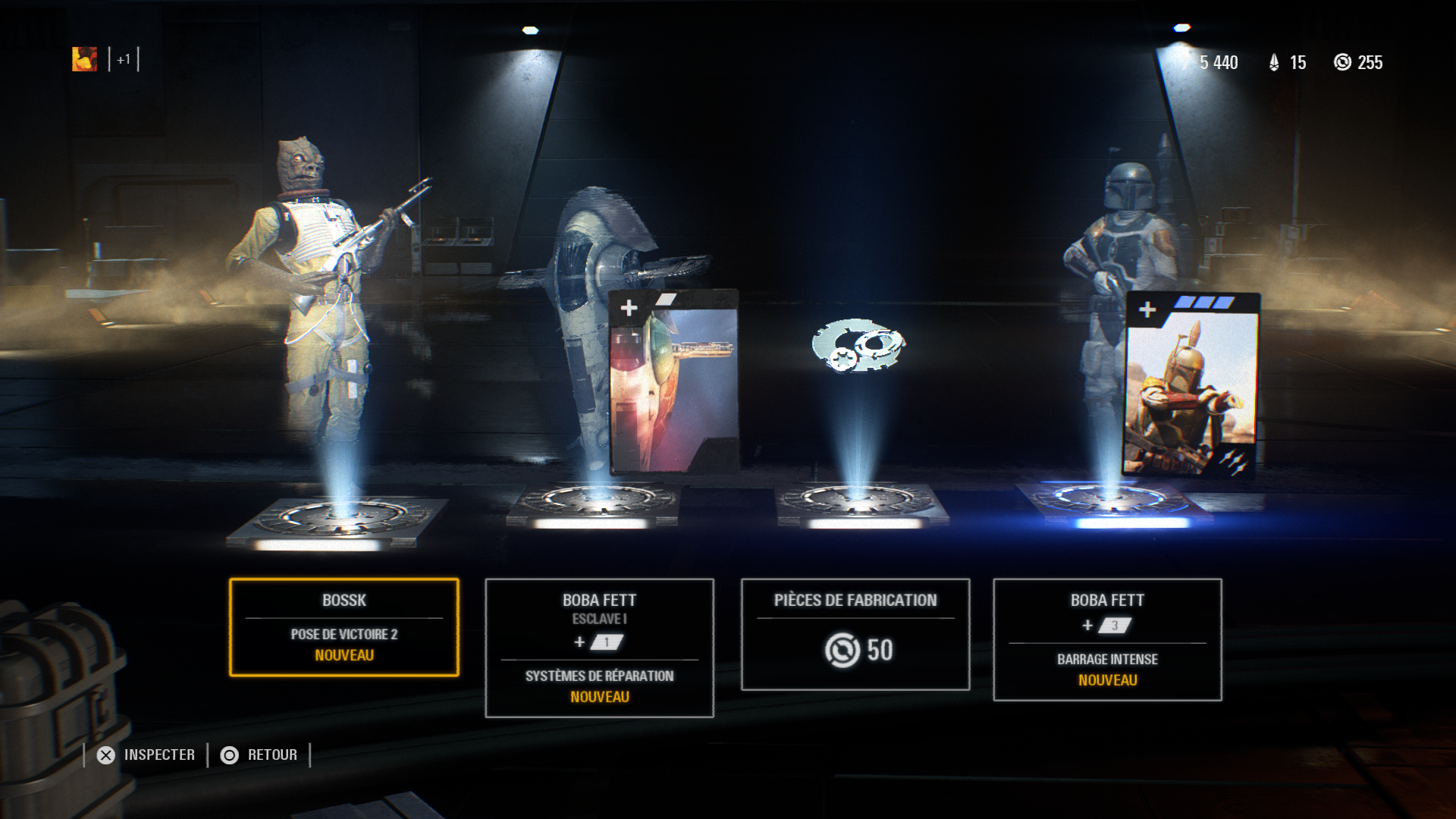The height and width of the screenshot is (819, 1456).
Task: Inspect the Esclave I ship star card
Action: [673, 381]
